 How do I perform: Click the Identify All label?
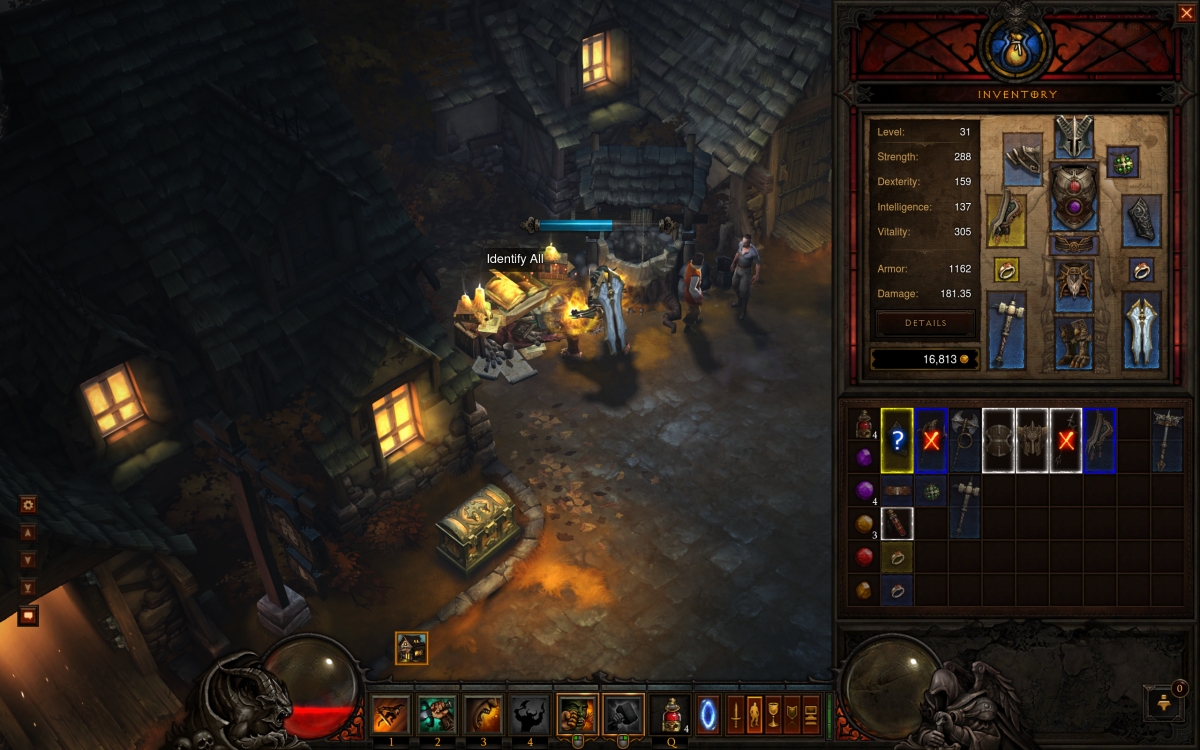[515, 259]
